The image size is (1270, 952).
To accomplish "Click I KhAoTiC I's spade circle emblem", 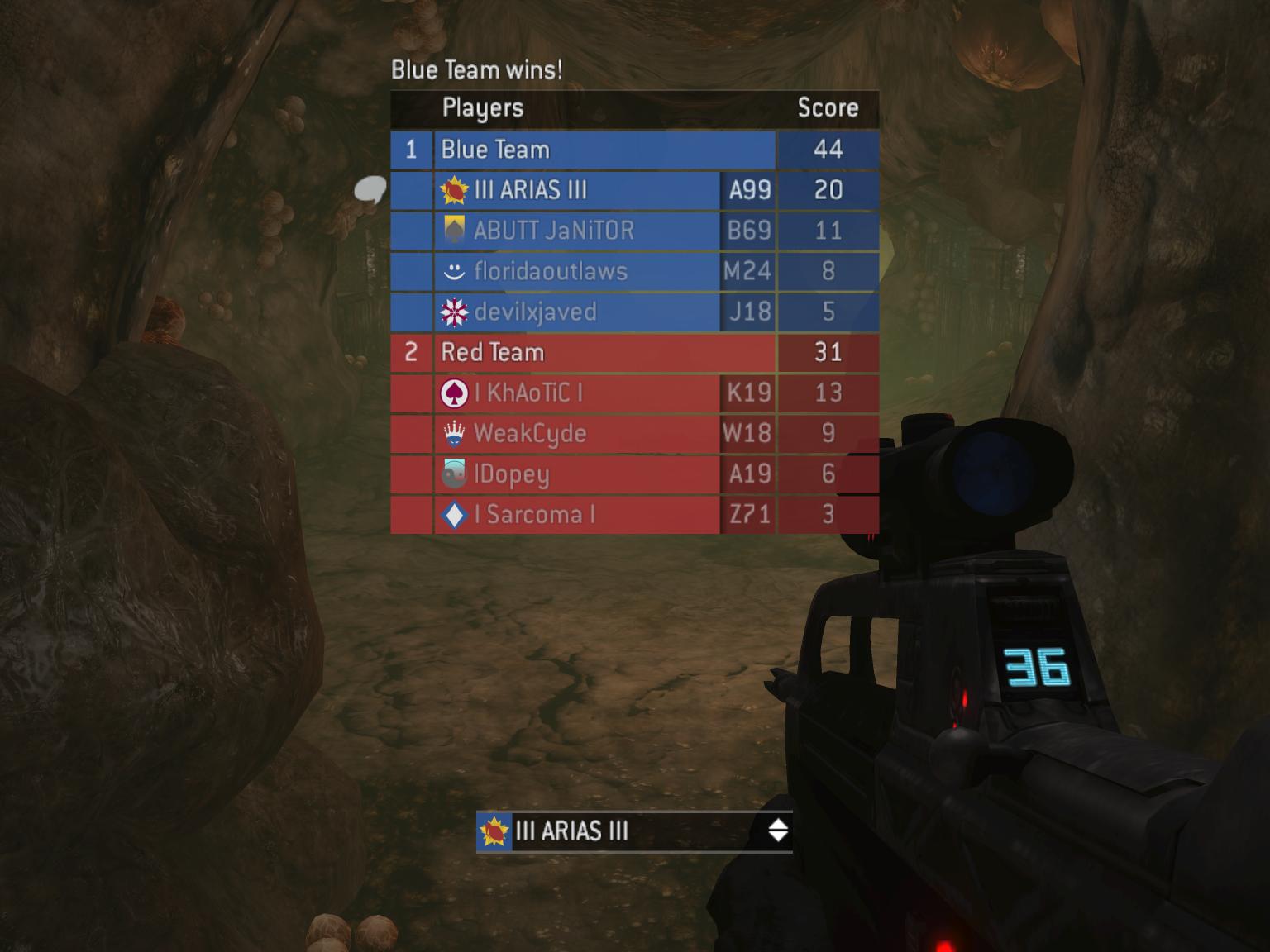I will pyautogui.click(x=454, y=393).
